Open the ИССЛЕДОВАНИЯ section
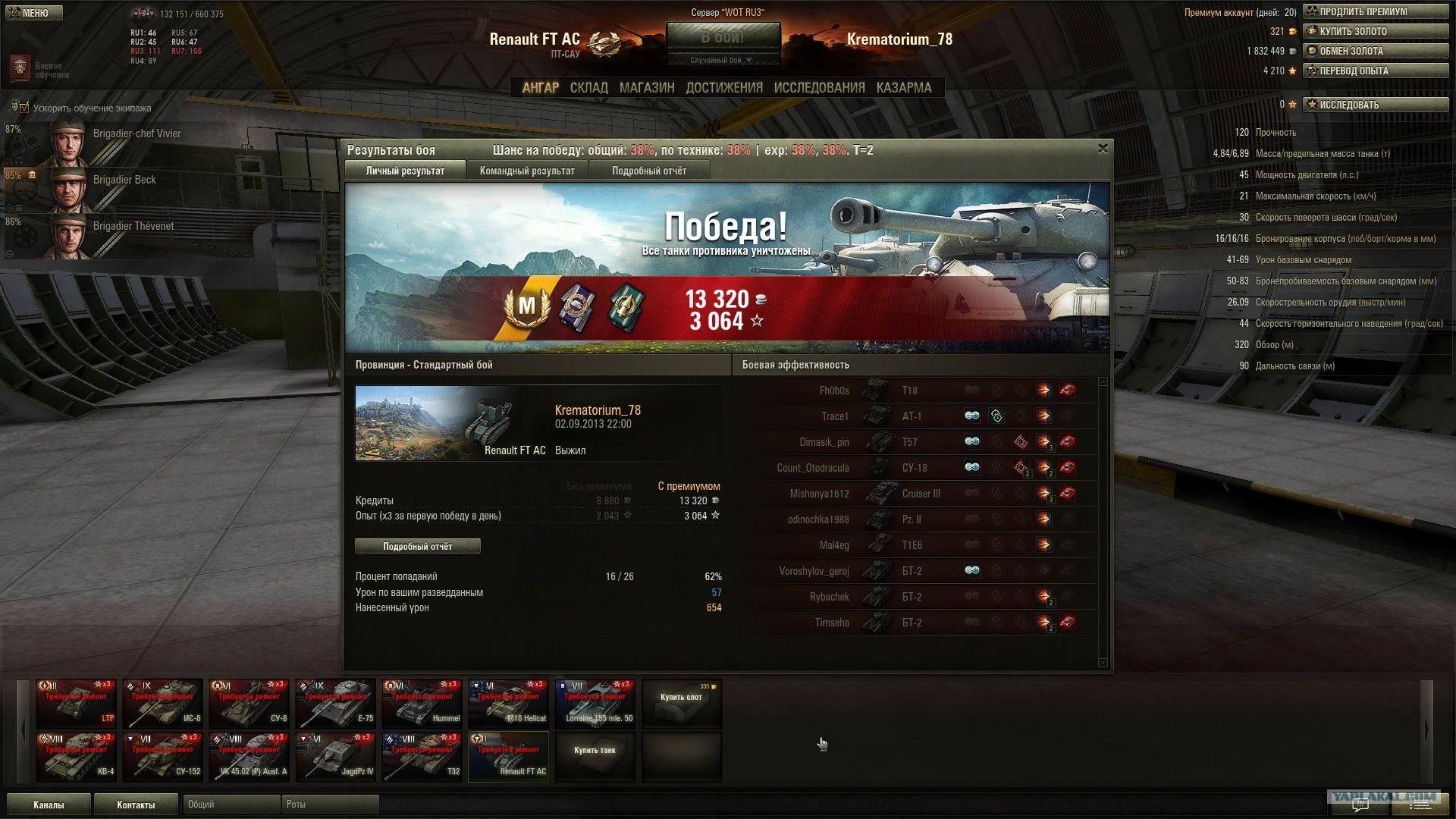The image size is (1456, 819). [x=819, y=88]
